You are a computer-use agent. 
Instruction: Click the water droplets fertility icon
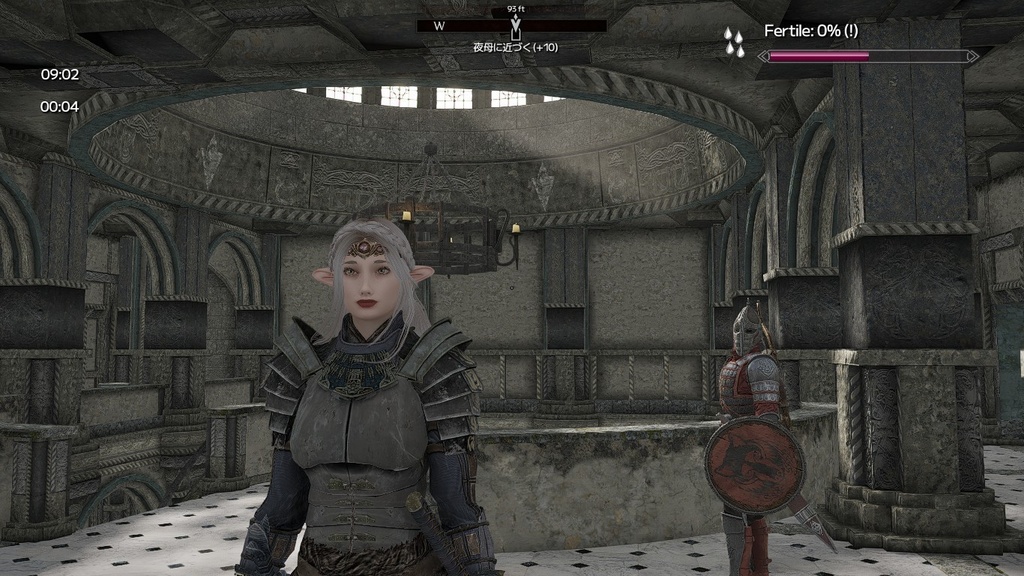734,41
